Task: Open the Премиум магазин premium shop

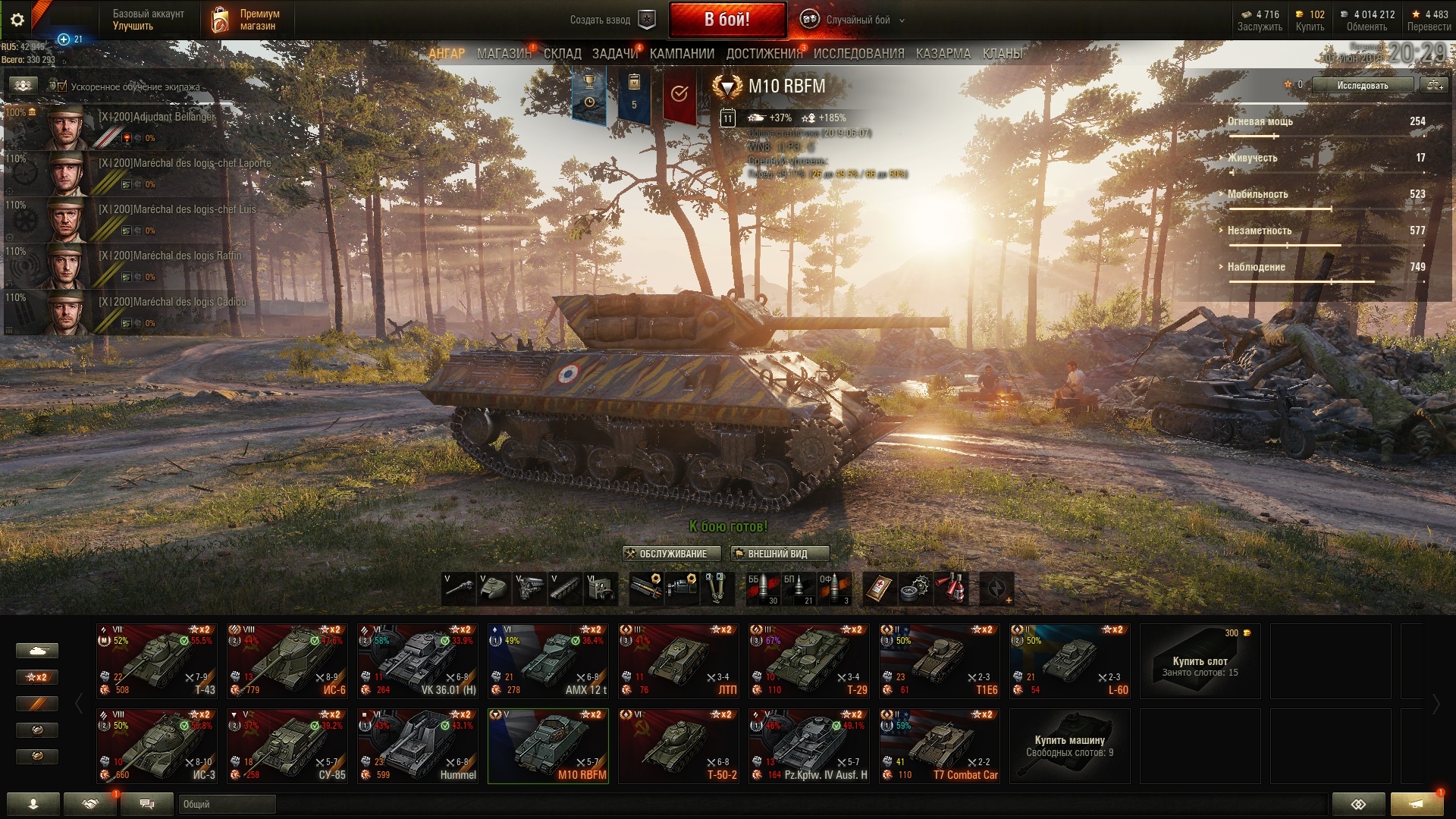Action: (246, 20)
